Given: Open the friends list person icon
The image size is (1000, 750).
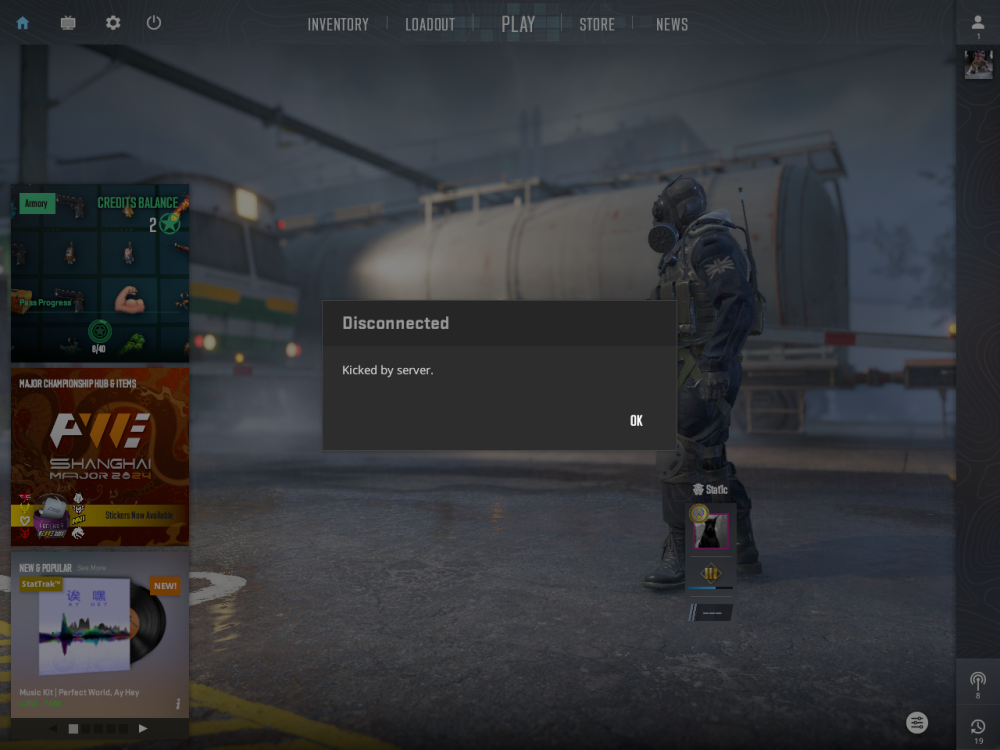Looking at the screenshot, I should (x=978, y=23).
